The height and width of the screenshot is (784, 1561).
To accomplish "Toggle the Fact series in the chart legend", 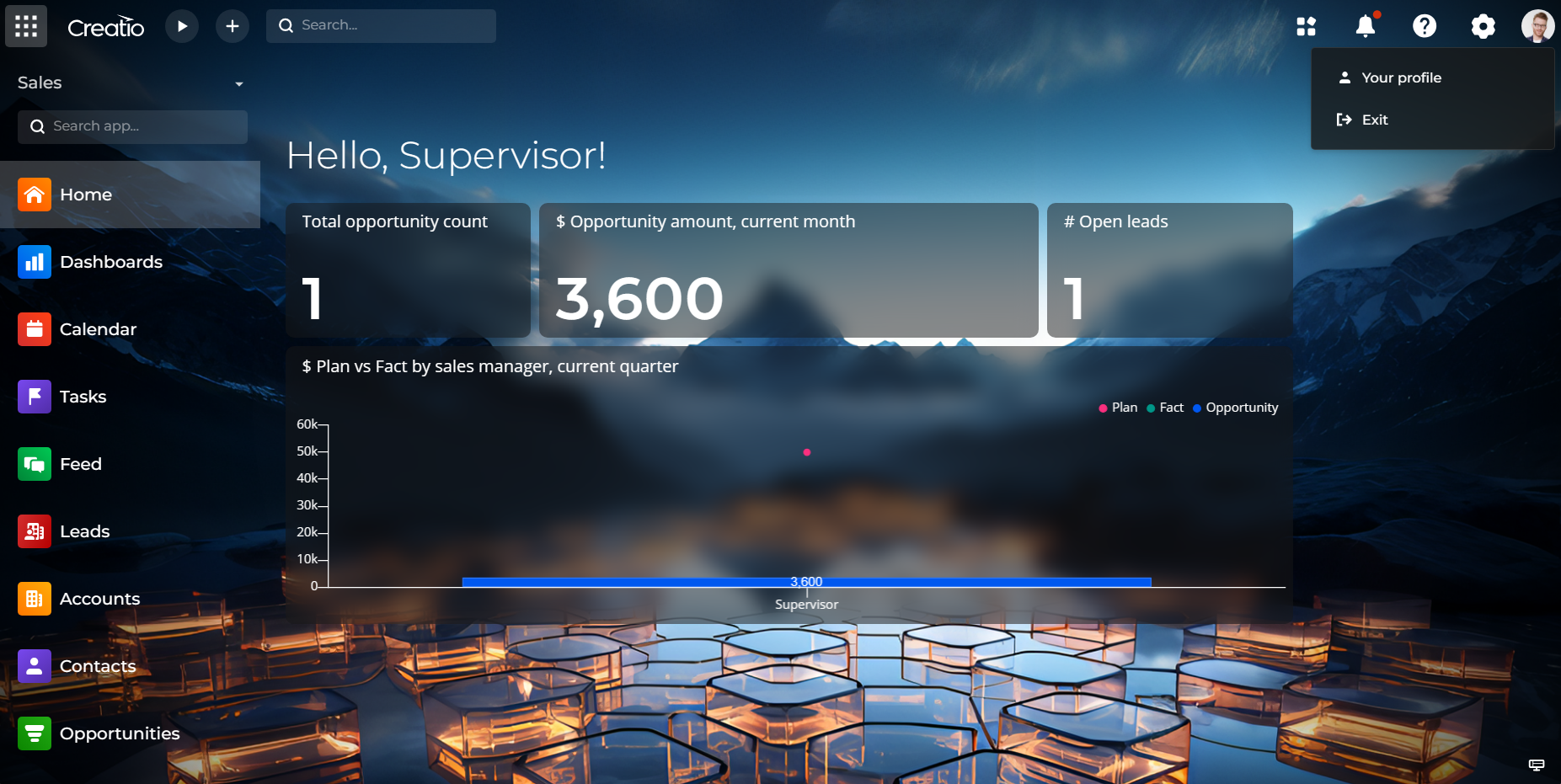I will point(1165,408).
